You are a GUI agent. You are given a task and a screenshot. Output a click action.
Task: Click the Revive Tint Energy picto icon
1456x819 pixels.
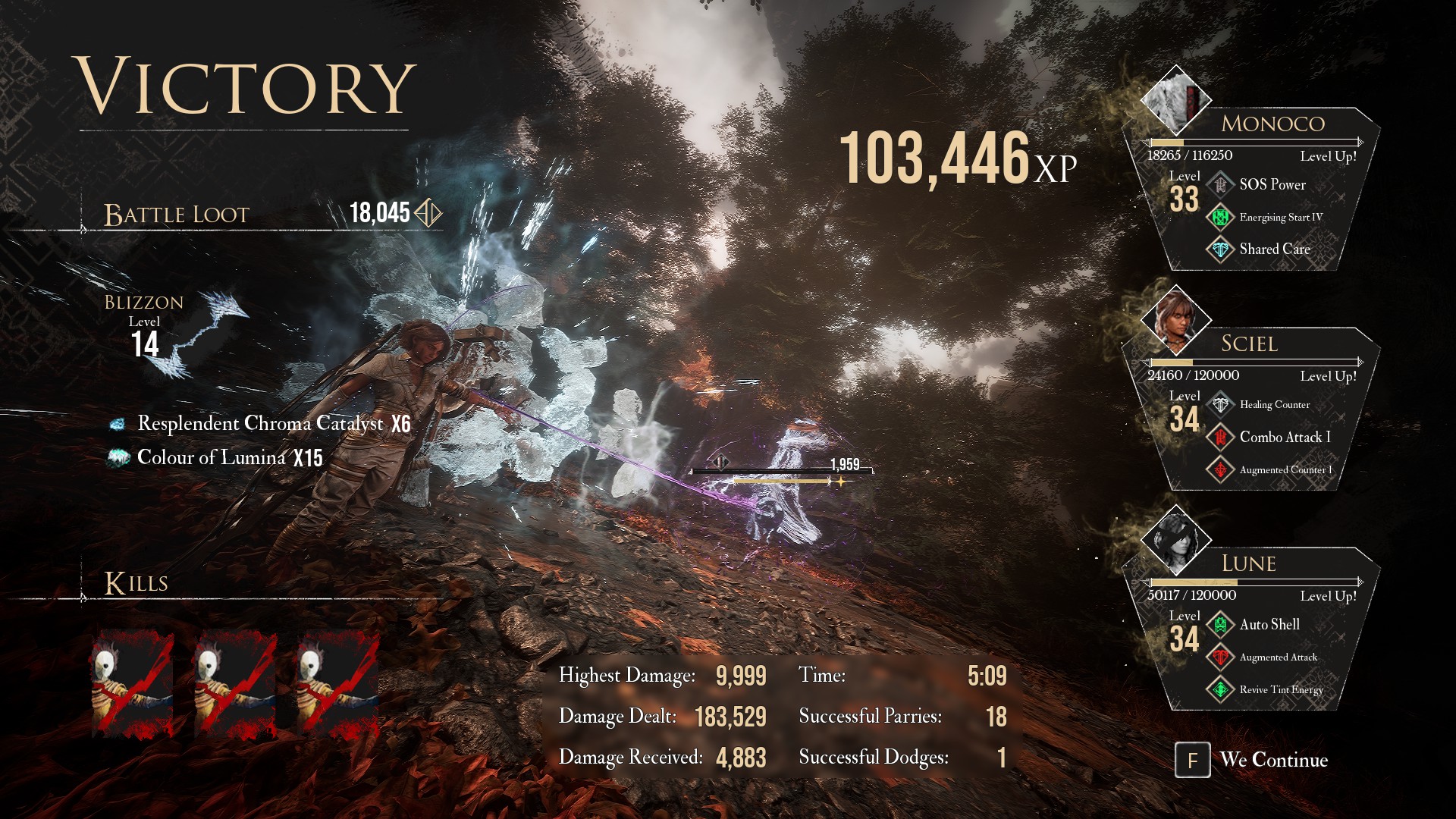pyautogui.click(x=1220, y=690)
